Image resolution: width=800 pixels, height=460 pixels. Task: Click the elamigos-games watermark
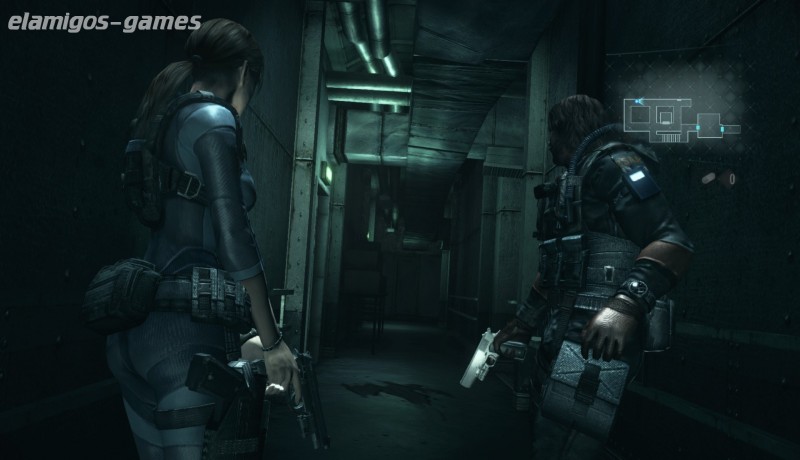pos(101,21)
